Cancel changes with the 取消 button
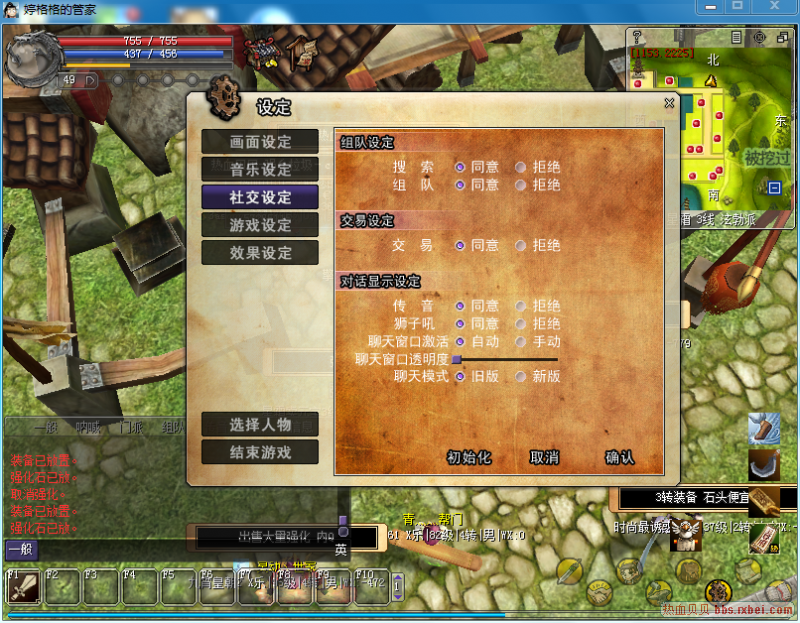The width and height of the screenshot is (800, 623). 544,458
